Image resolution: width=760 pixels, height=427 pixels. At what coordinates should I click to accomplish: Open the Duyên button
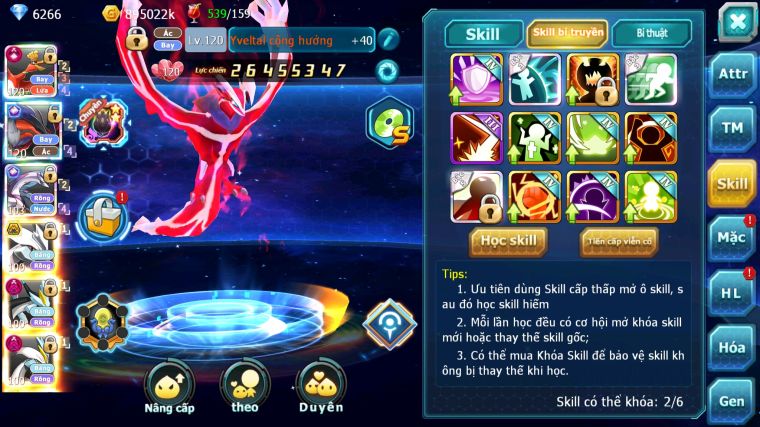tap(321, 386)
